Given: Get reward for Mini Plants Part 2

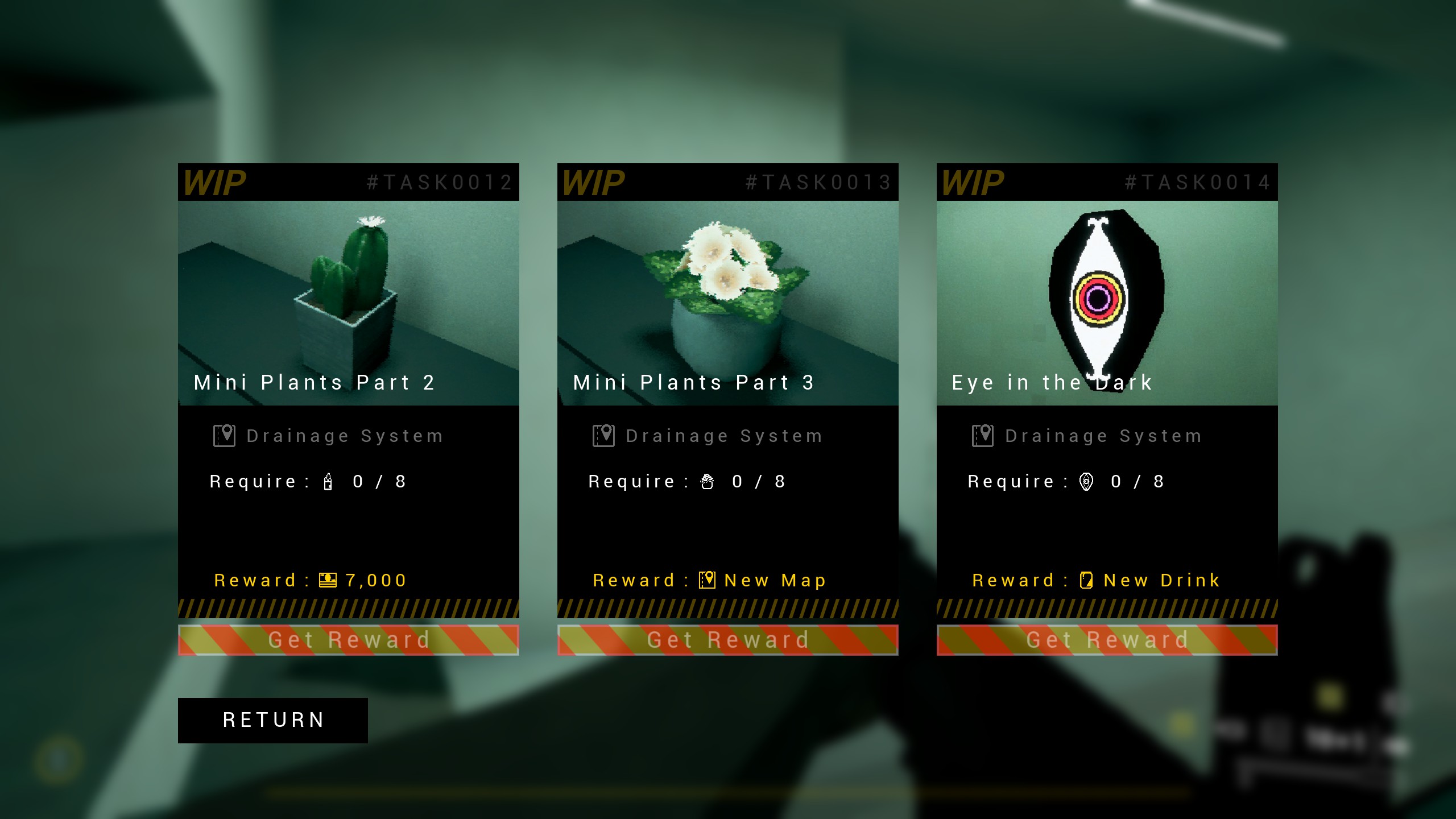Looking at the screenshot, I should [x=348, y=640].
